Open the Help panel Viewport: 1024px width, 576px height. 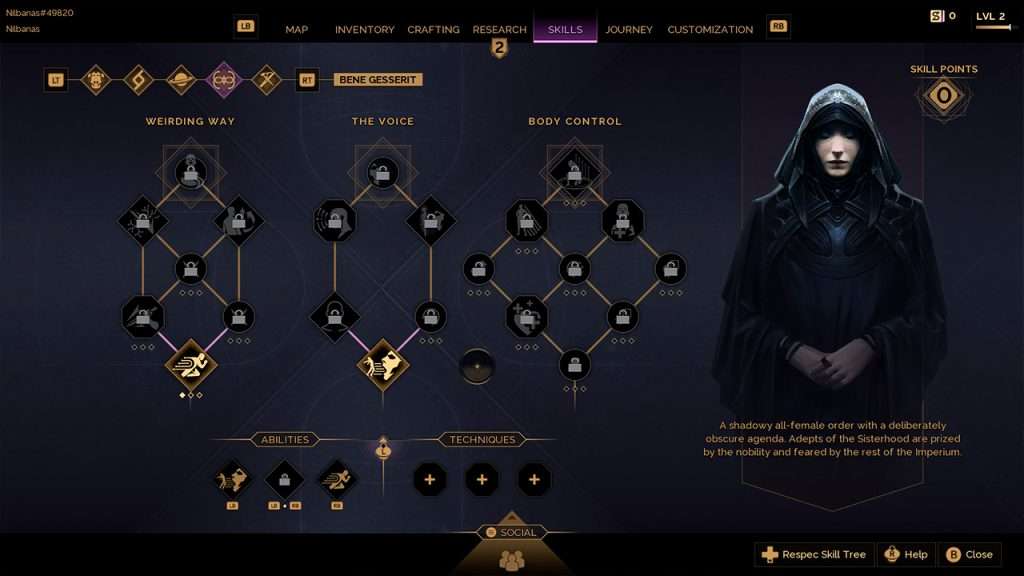click(905, 554)
